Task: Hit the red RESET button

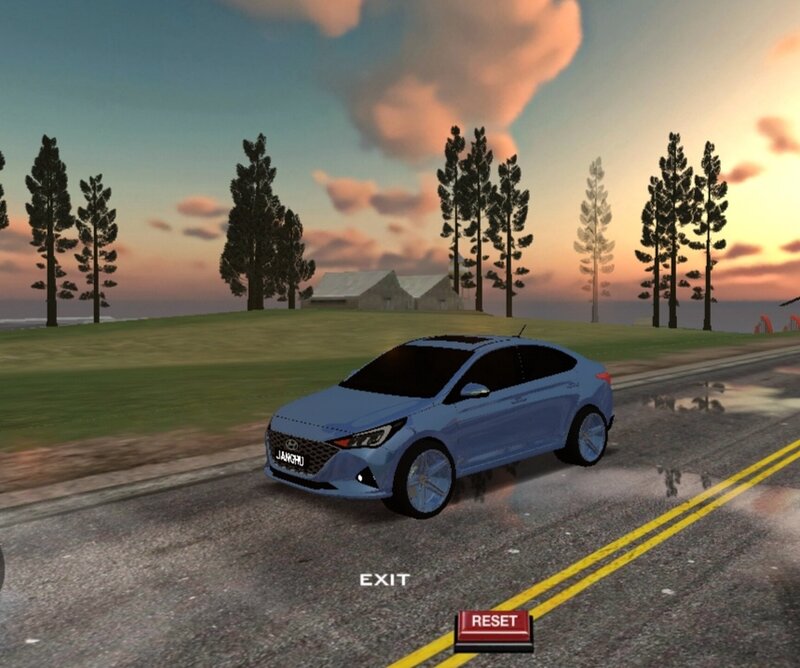Action: tap(494, 624)
